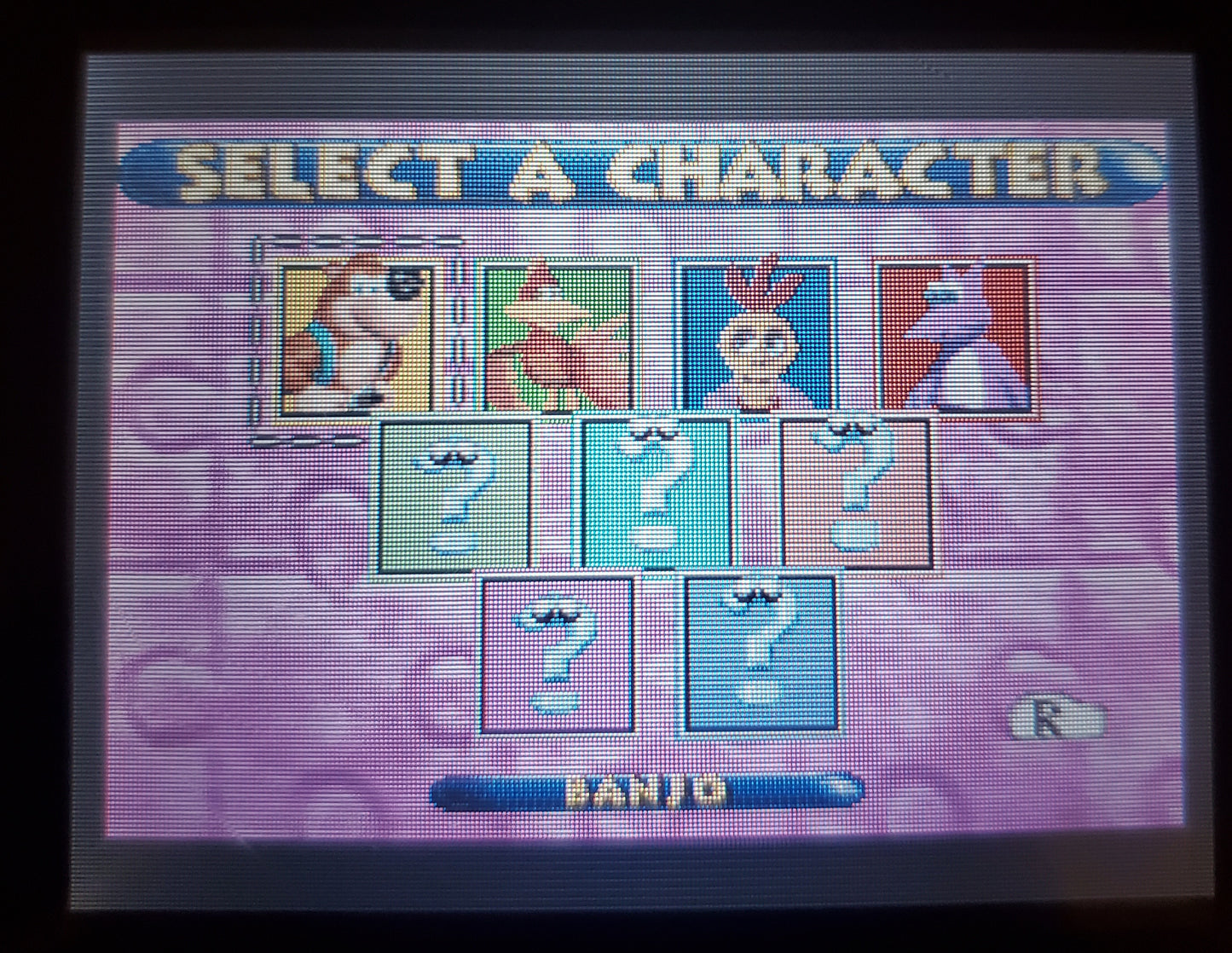
Task: Click the blue locked question mark tile
Action: (x=760, y=653)
